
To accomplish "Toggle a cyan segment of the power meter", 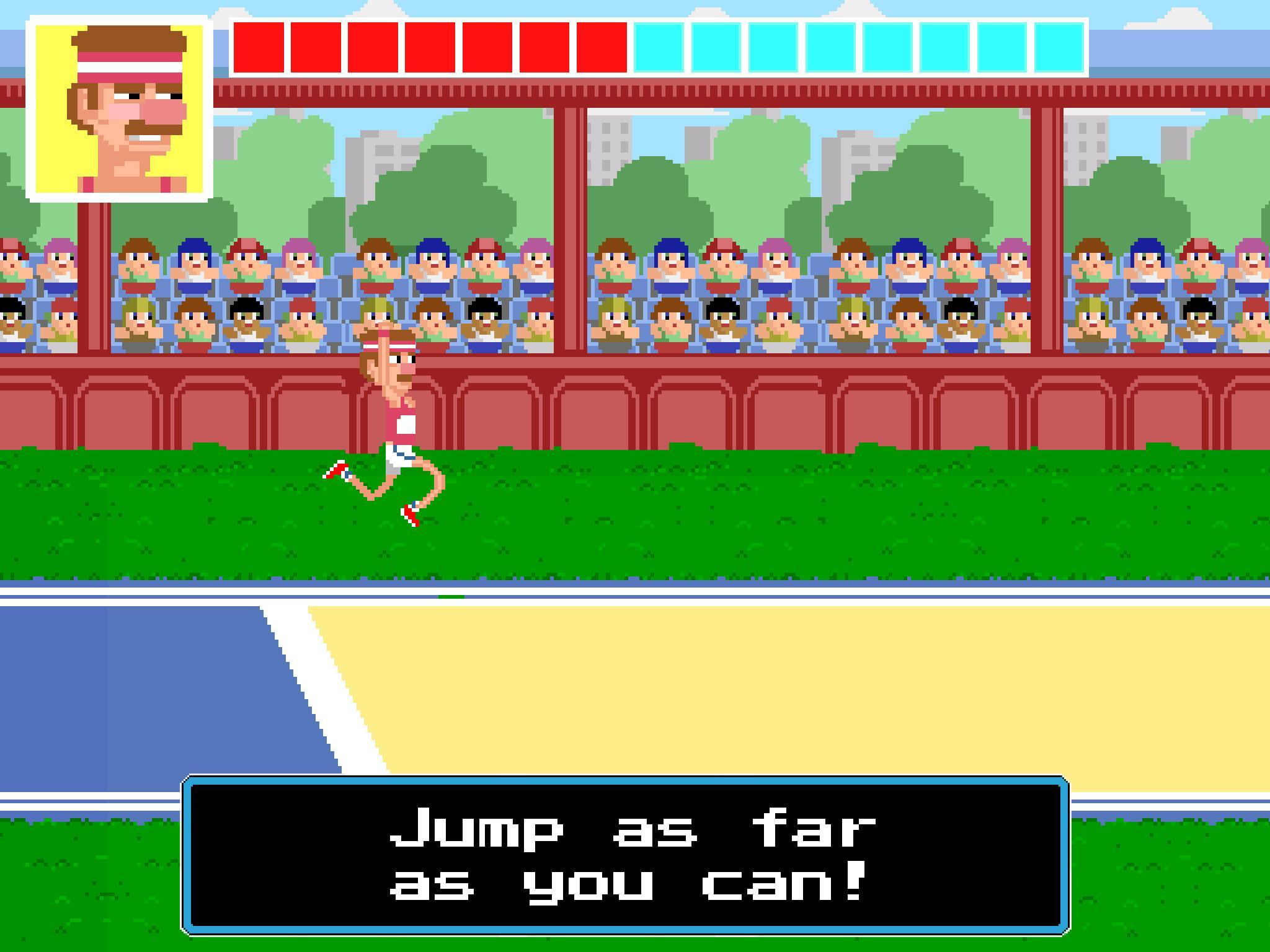I will (775, 46).
